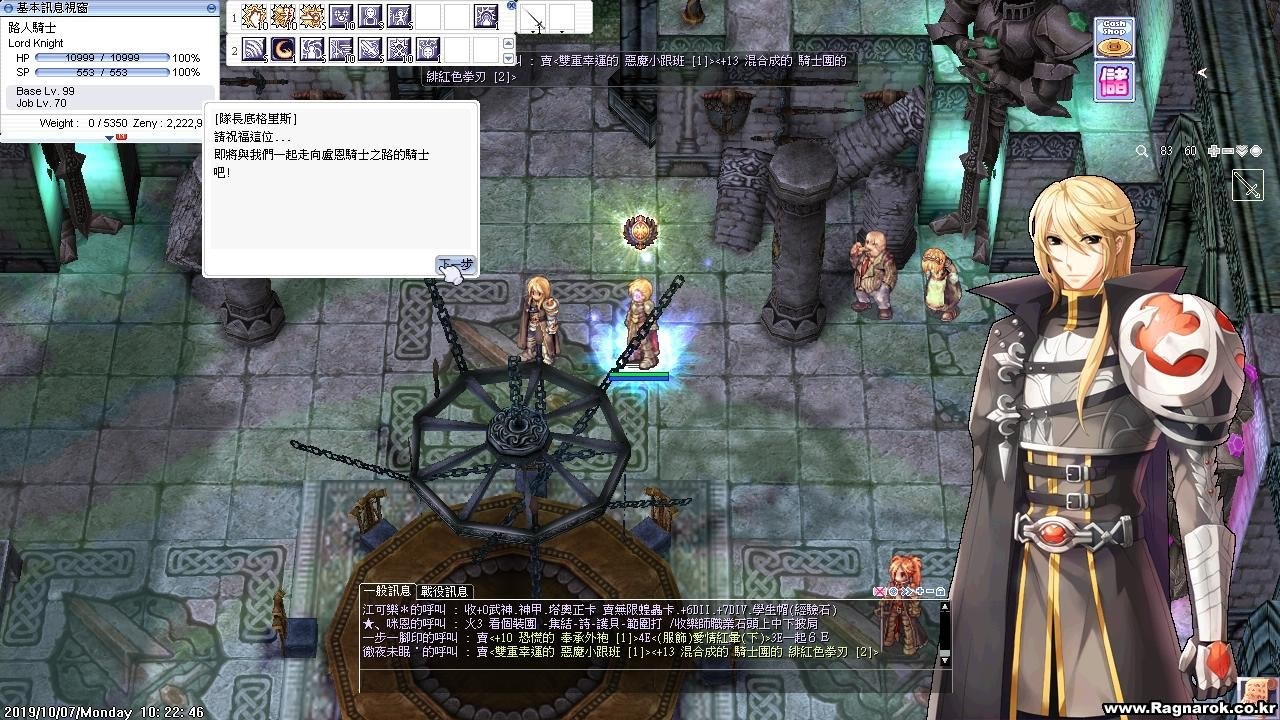This screenshot has height=720, width=1280.
Task: Select the praying character skill icon in row 1
Action: coord(371,17)
